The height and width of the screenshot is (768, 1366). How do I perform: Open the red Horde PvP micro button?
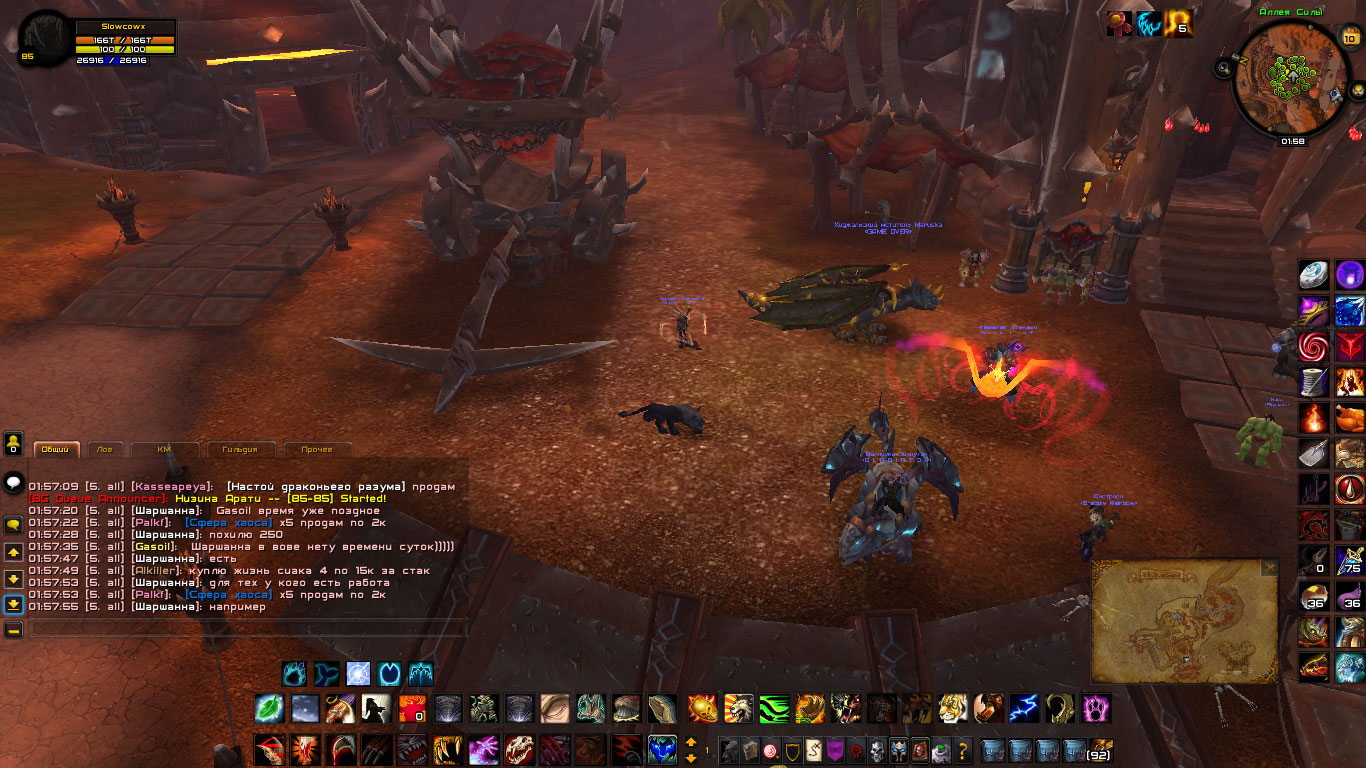click(x=856, y=750)
